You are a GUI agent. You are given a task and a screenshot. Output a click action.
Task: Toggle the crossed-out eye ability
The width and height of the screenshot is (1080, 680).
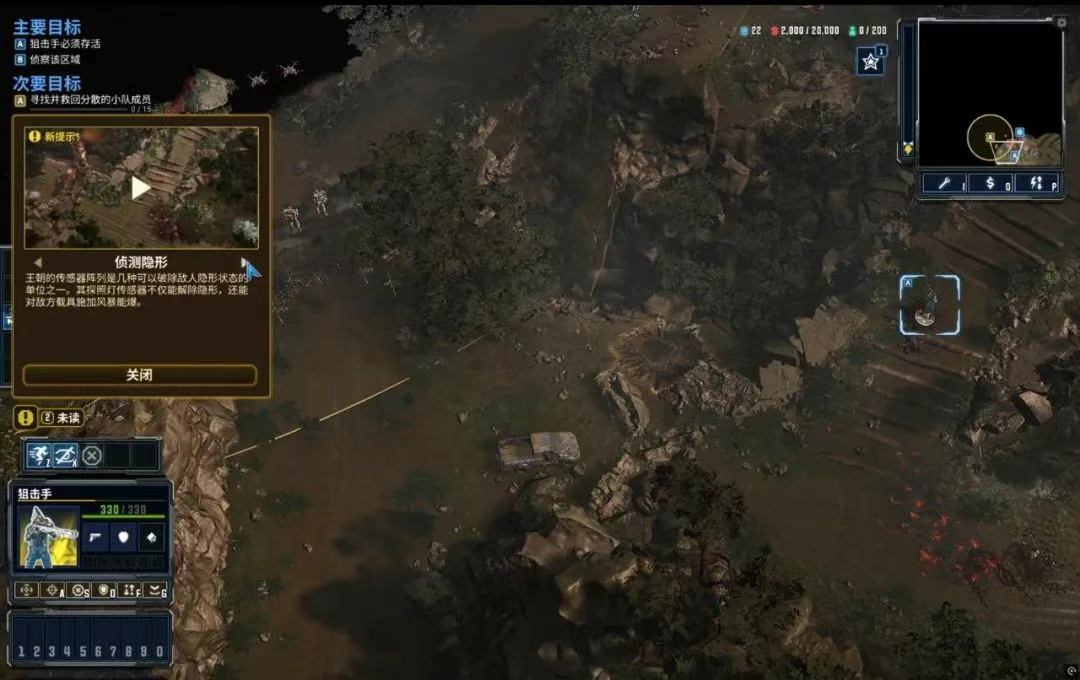point(65,456)
